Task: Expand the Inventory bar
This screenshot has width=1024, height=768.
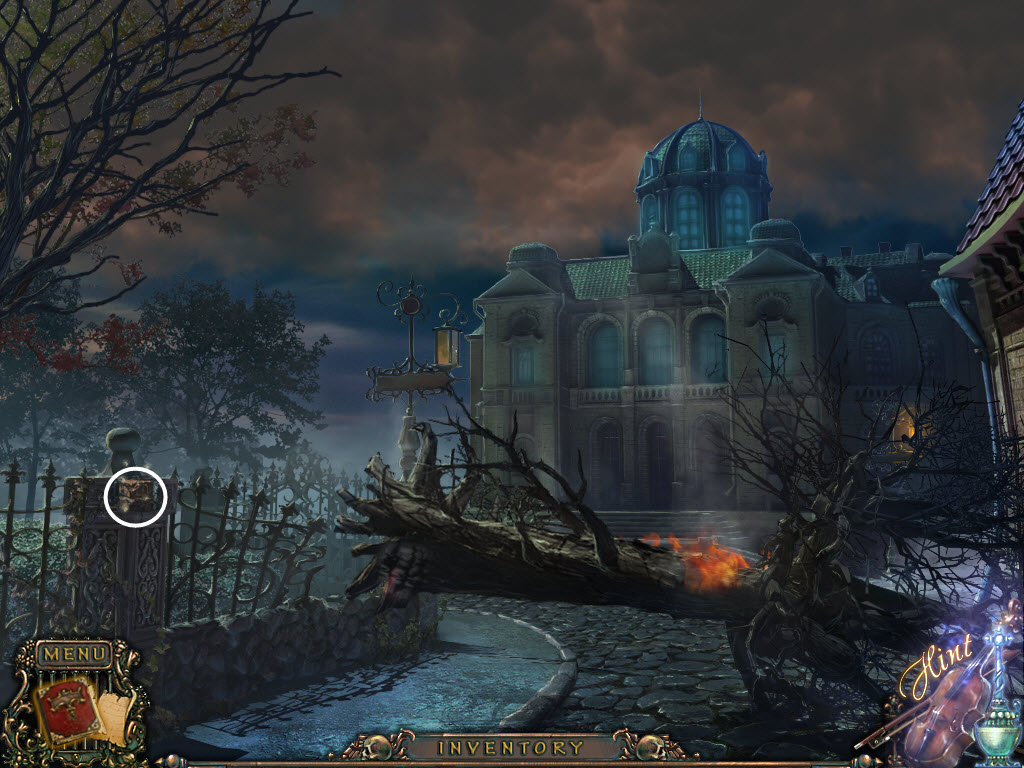Action: (511, 747)
